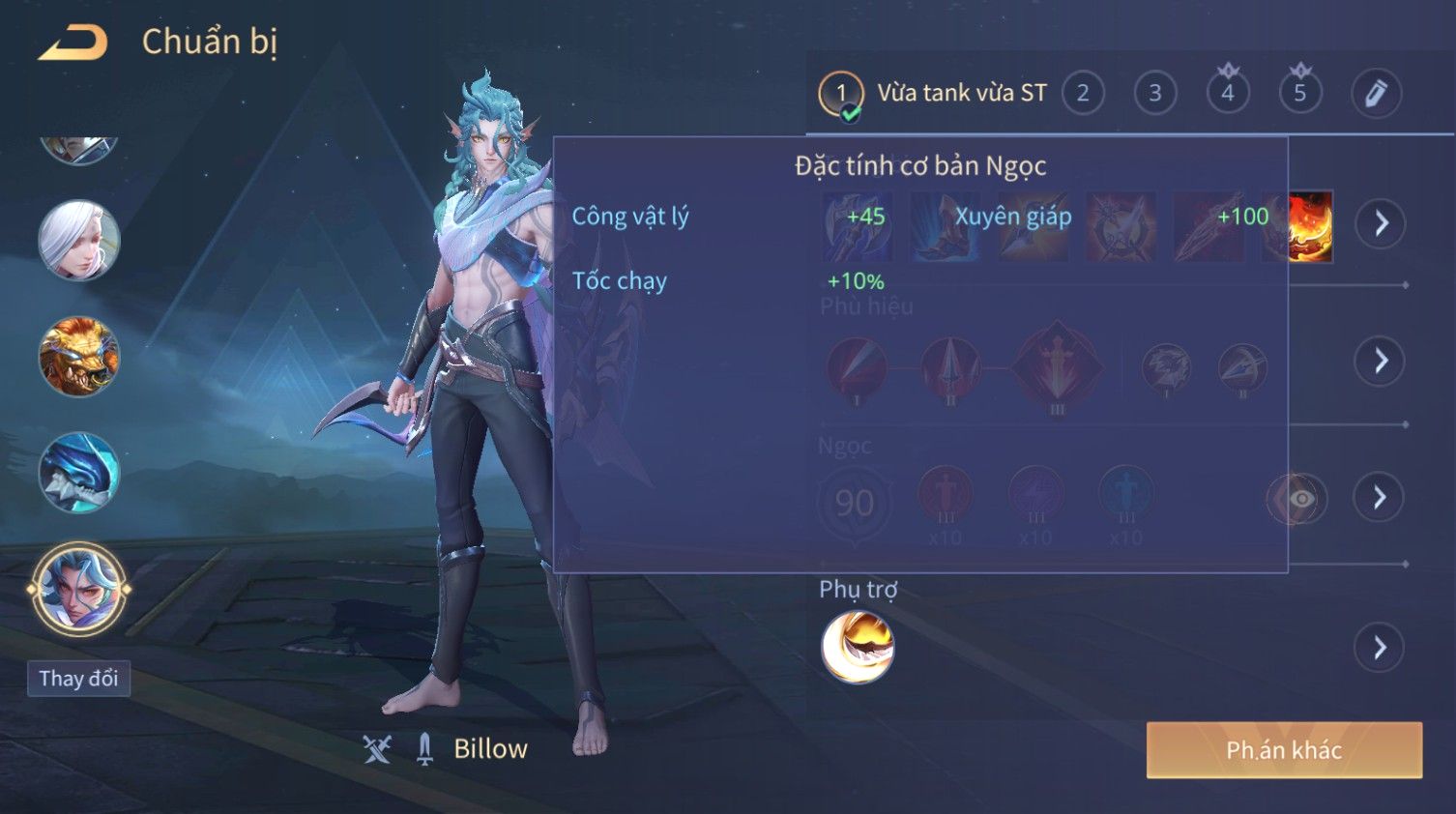The height and width of the screenshot is (814, 1456).
Task: Select the orange beast hero portrait
Action: (x=79, y=357)
